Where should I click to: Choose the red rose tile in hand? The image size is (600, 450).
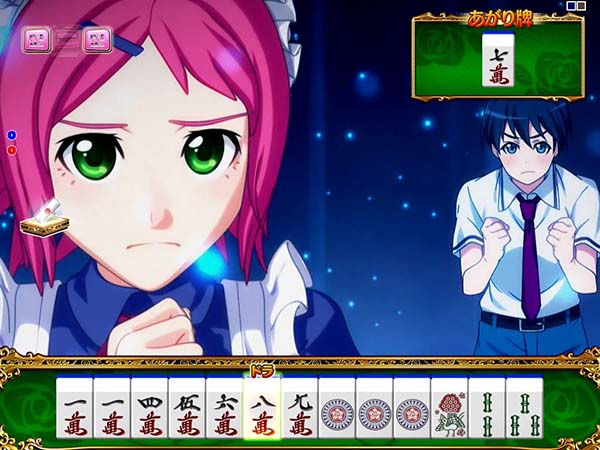click(449, 410)
